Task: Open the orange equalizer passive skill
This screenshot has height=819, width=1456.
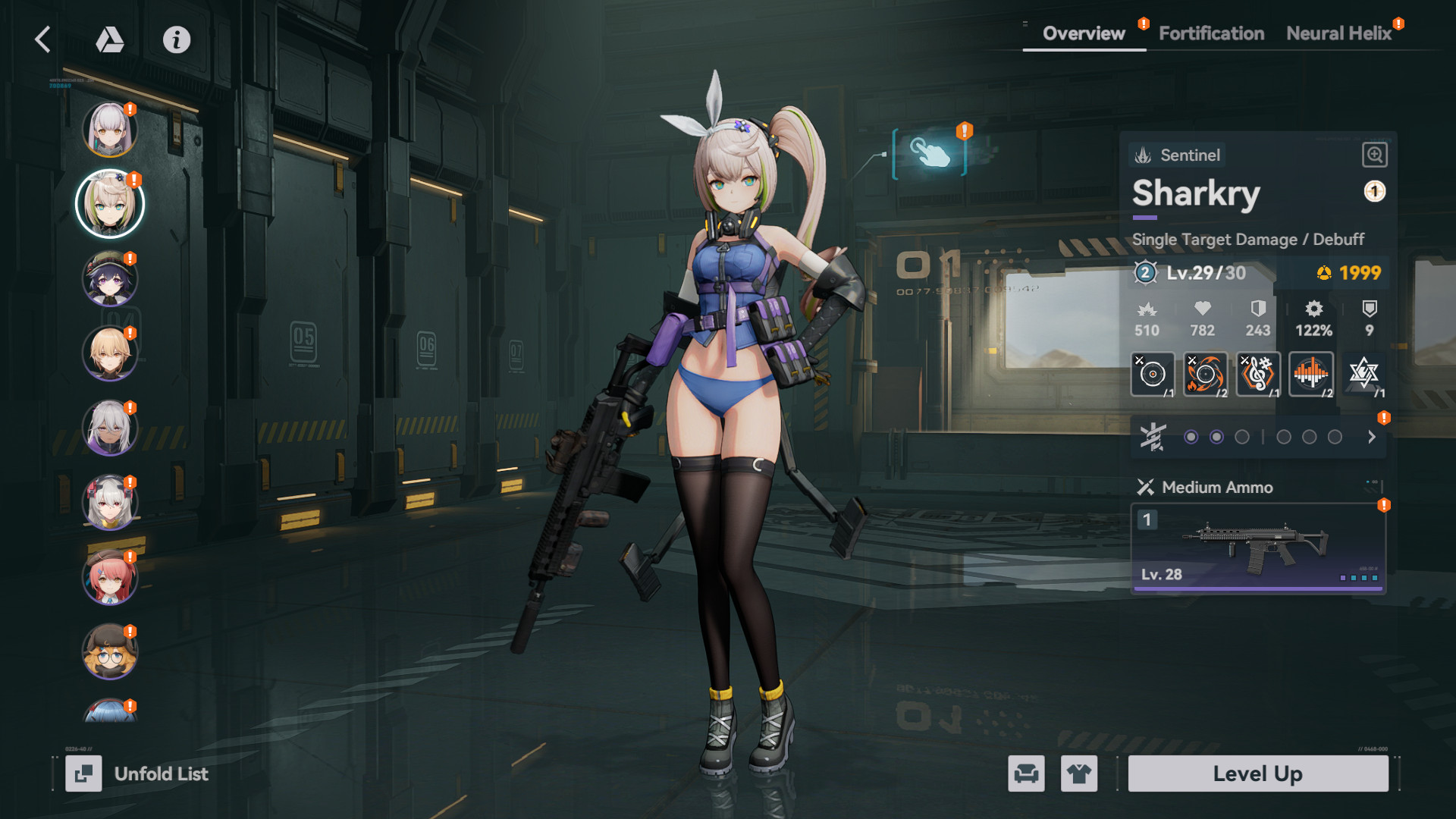Action: pos(1311,374)
